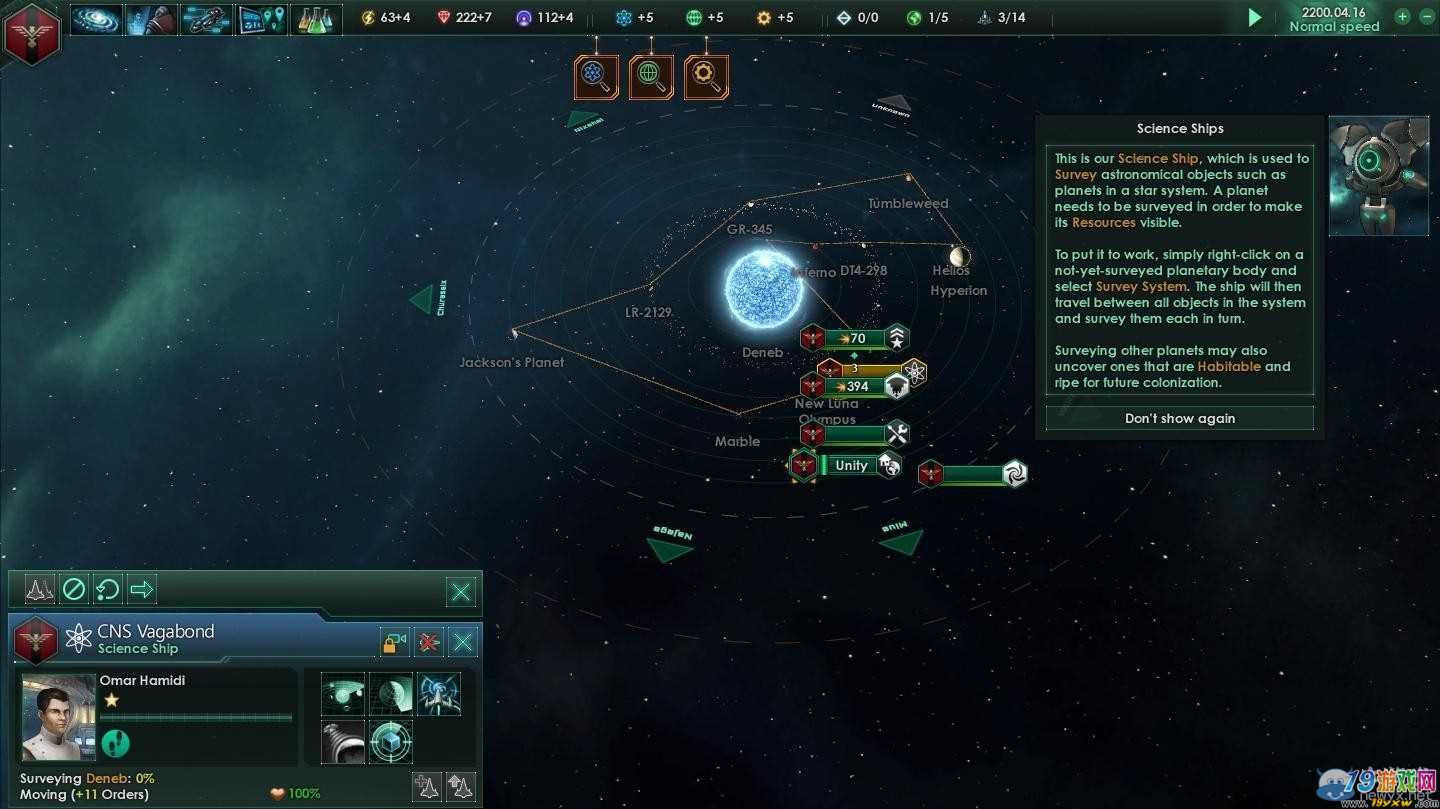Open the galaxy spiral contacts button
Screen dimensions: 1440x809
[x=96, y=19]
